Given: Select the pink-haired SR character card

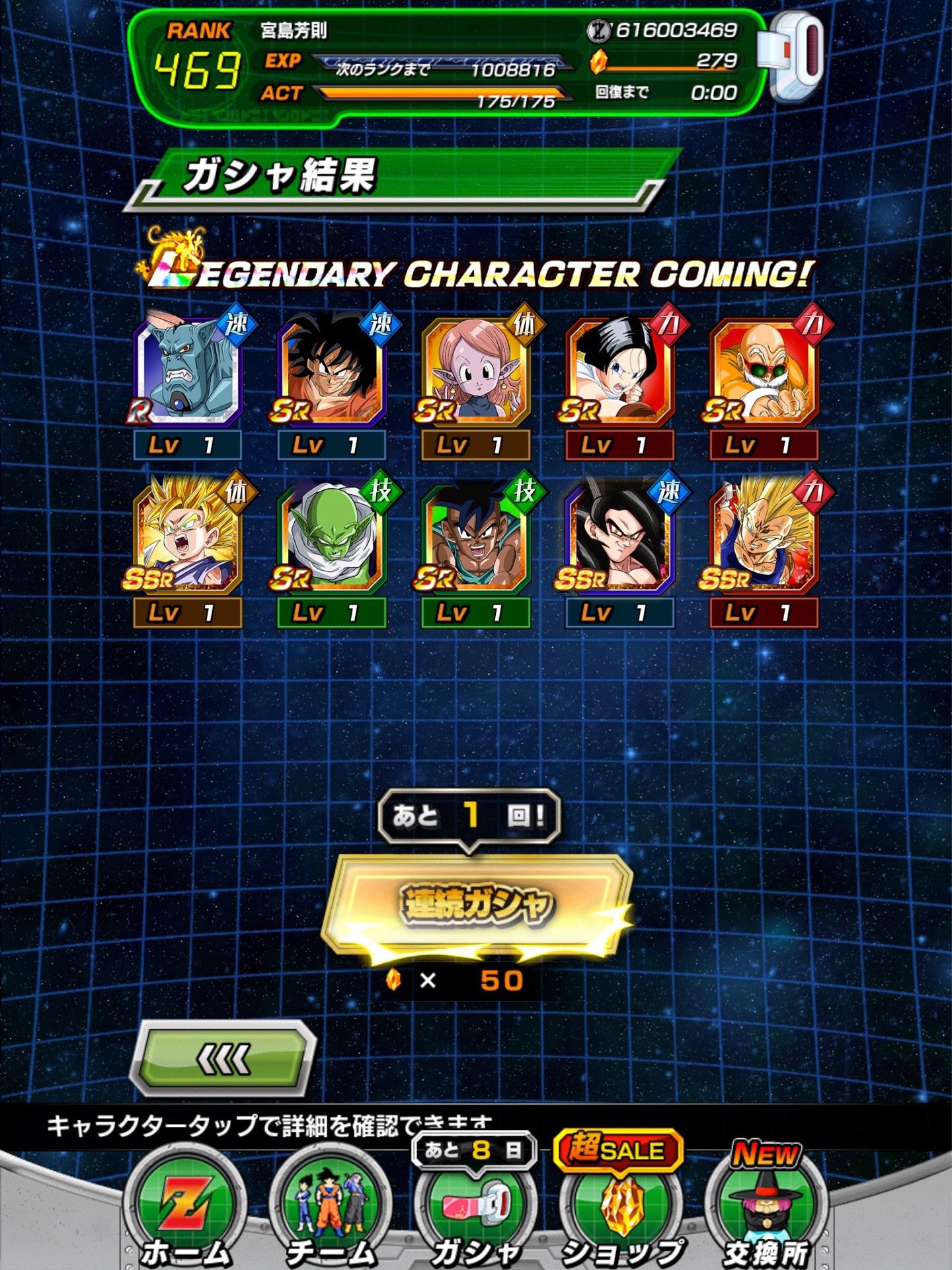Looking at the screenshot, I should pyautogui.click(x=476, y=372).
